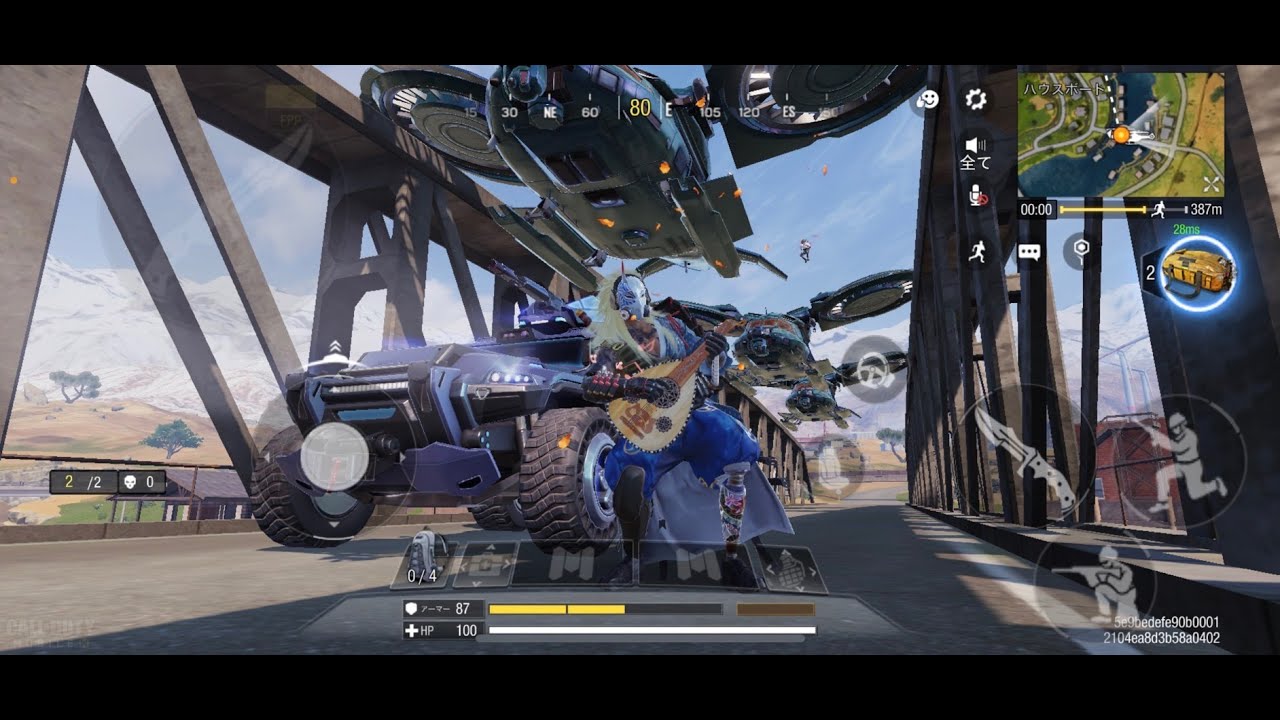Open the quick chat speech bubble
Screen dimensions: 1280x720
[x=1029, y=252]
